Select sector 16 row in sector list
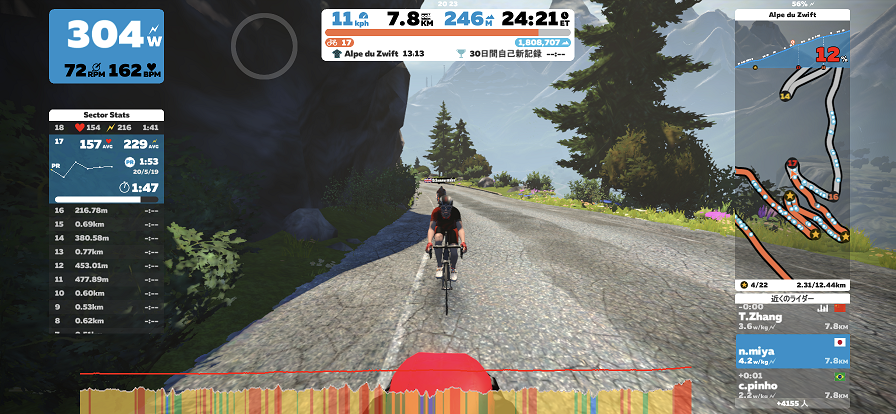Image resolution: width=896 pixels, height=414 pixels. tap(105, 210)
